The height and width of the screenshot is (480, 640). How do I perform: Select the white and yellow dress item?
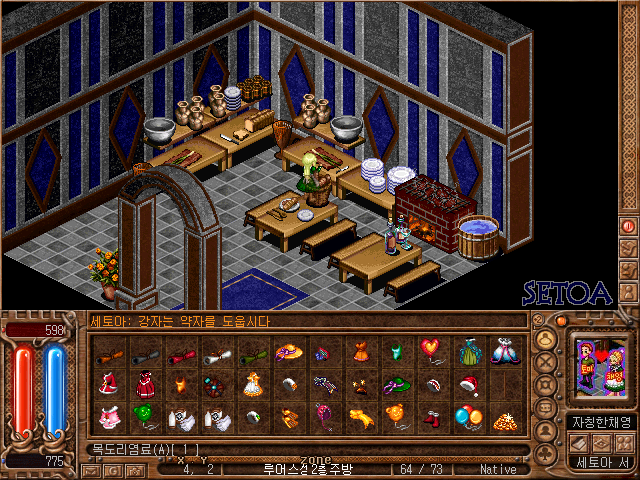252,384
